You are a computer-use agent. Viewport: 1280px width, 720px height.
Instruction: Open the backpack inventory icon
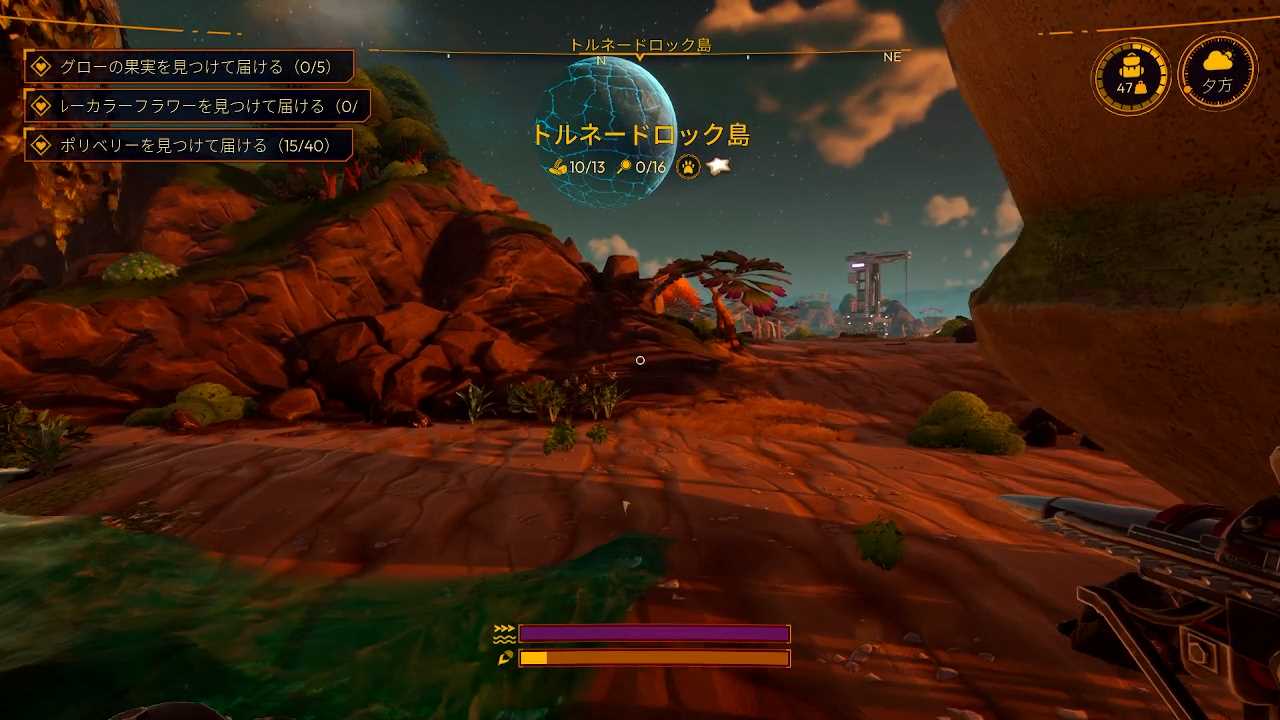[1131, 76]
